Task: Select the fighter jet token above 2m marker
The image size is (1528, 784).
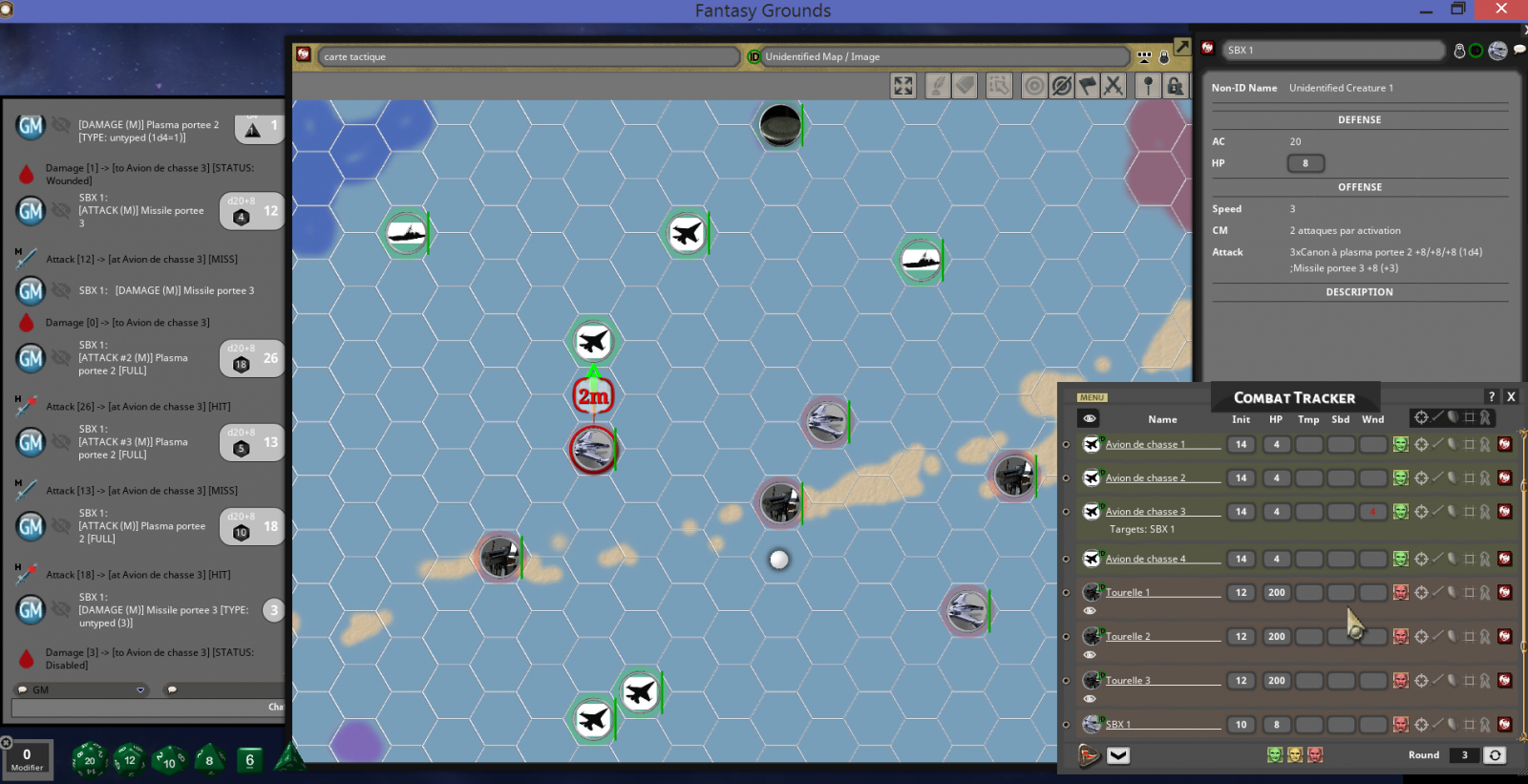Action: [593, 341]
